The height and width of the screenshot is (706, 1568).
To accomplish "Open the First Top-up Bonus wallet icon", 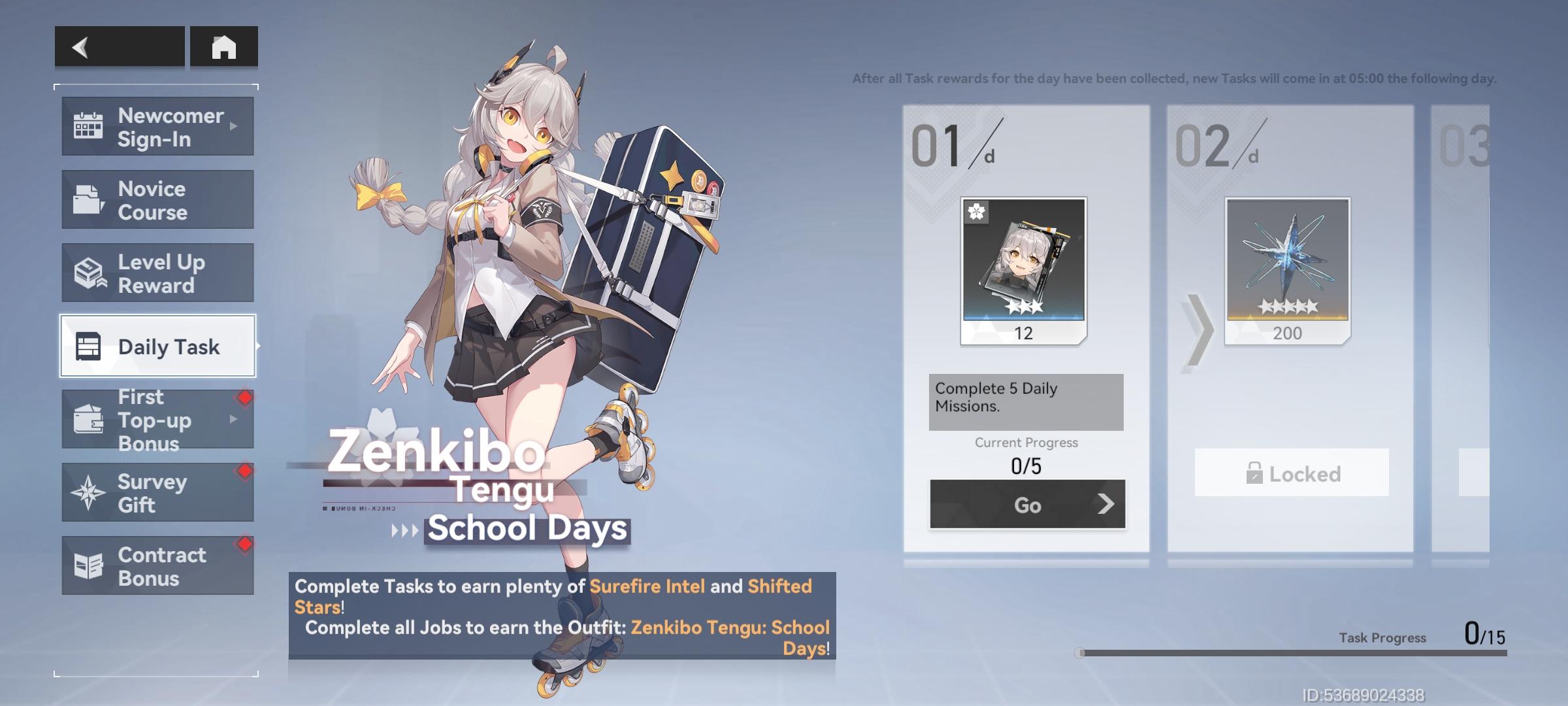I will (x=90, y=420).
